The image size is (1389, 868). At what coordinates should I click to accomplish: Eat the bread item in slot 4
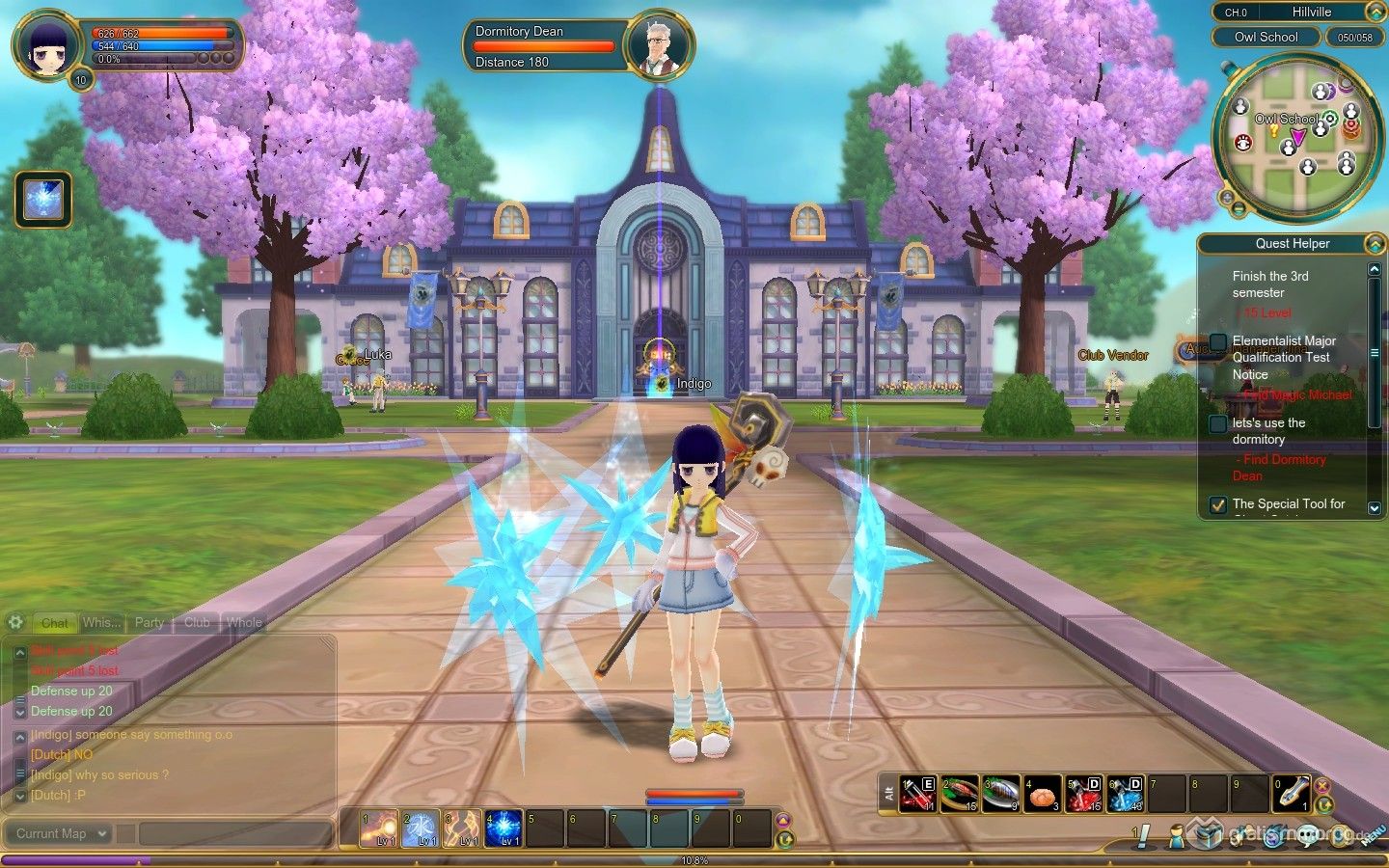click(x=1042, y=795)
